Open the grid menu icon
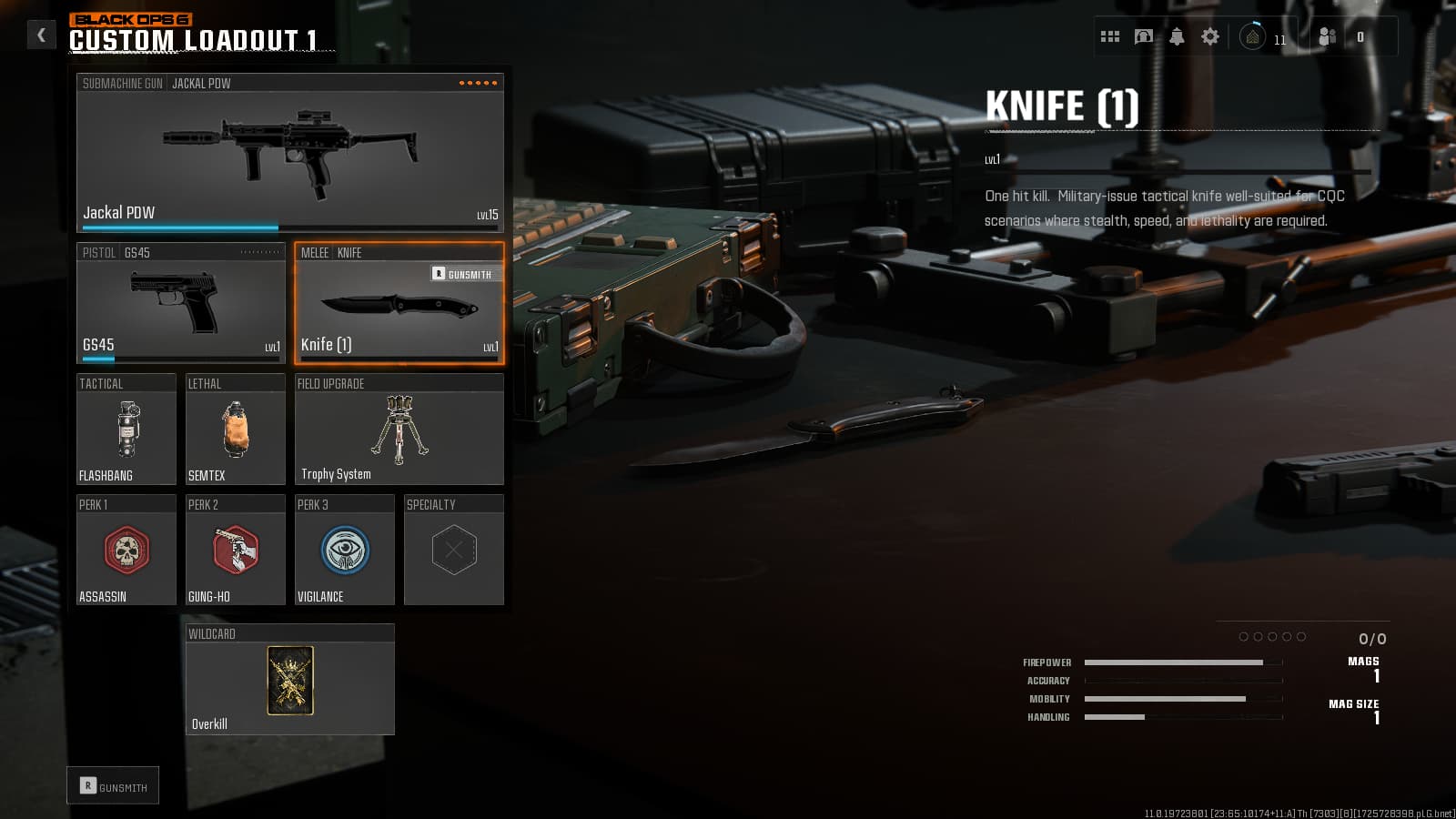The image size is (1456, 819). pos(1110,36)
